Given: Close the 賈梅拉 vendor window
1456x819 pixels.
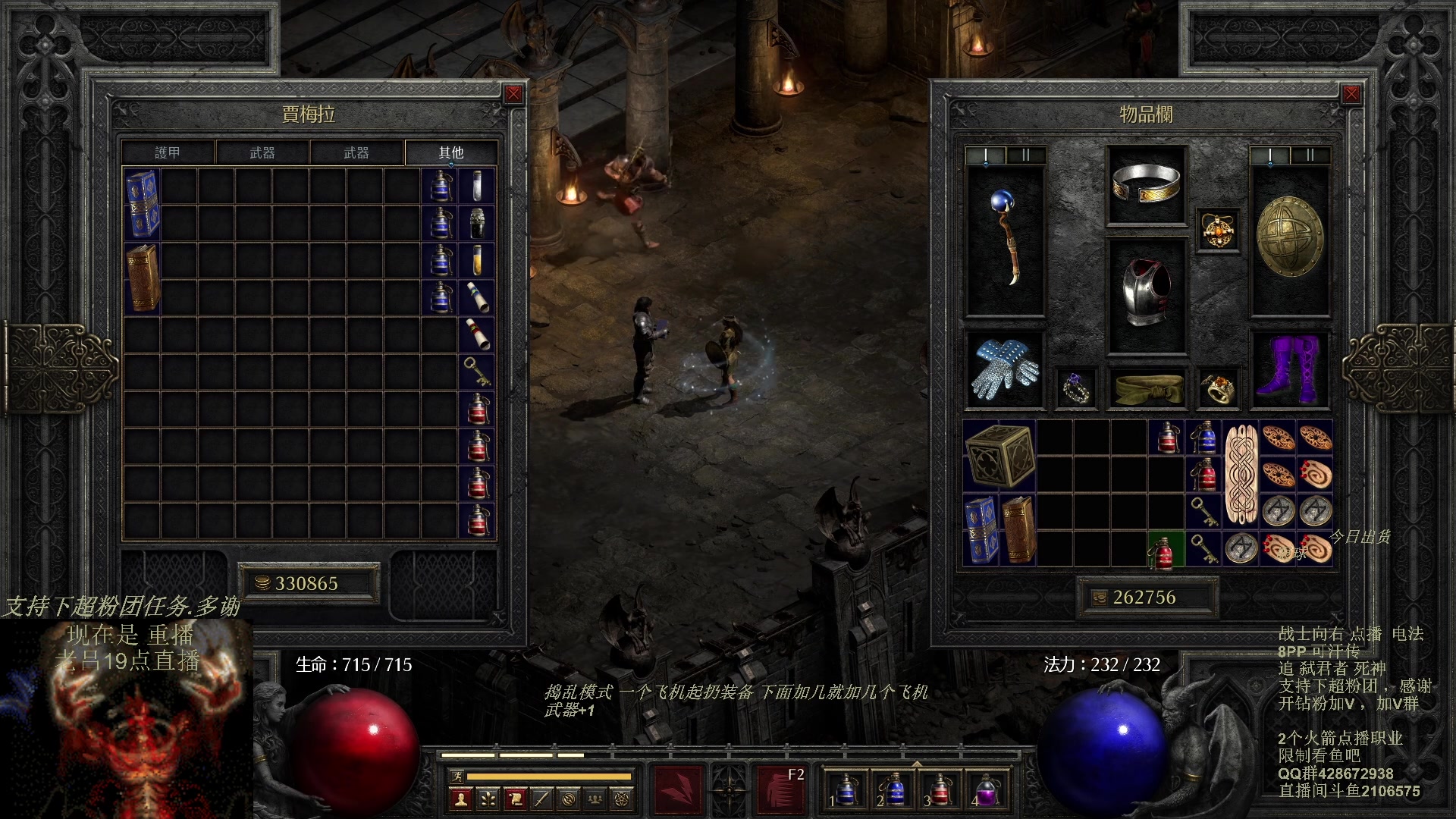Looking at the screenshot, I should click(x=513, y=94).
